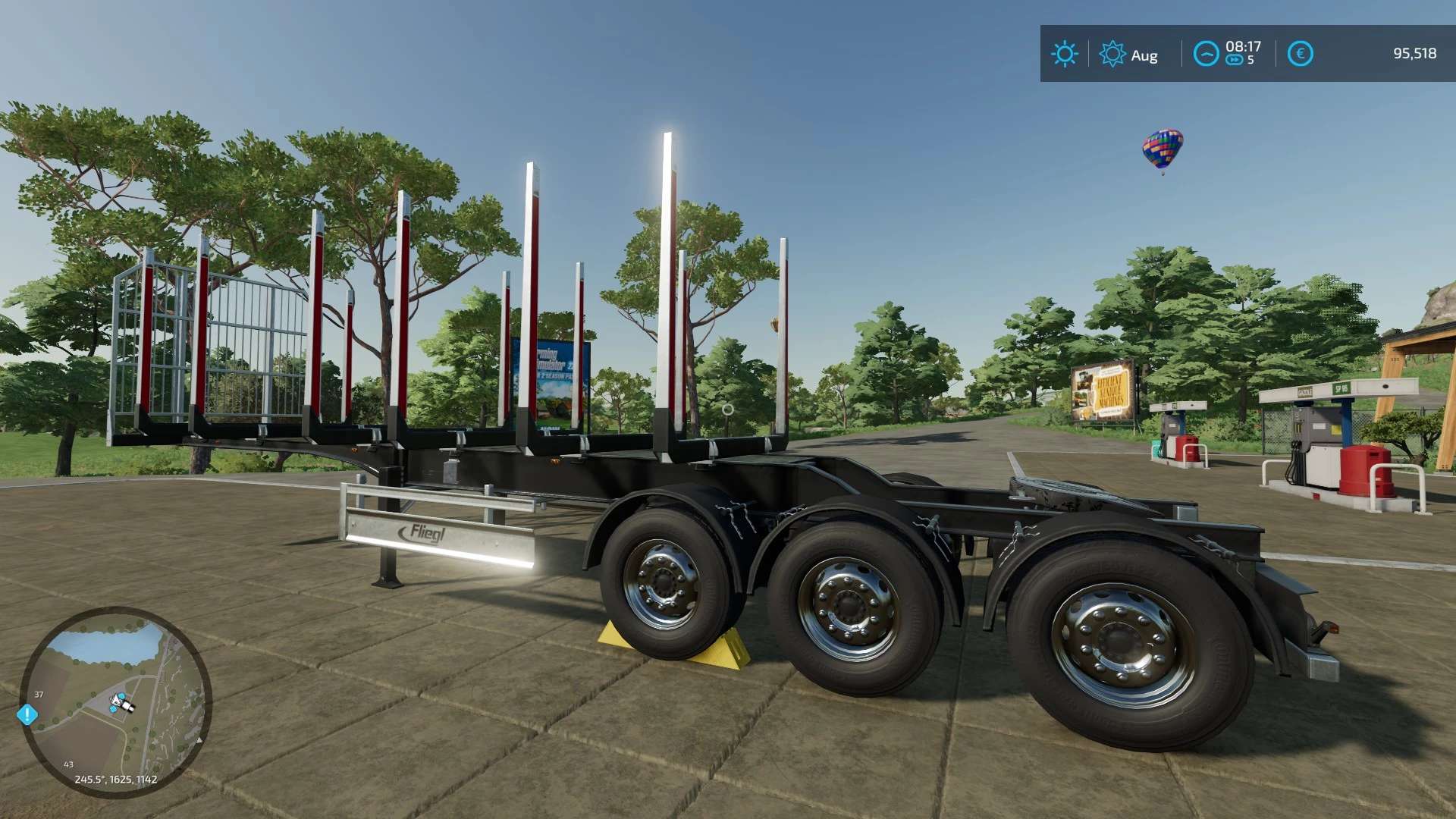1456x819 pixels.
Task: Select the clock icon beside the time
Action: pos(1206,54)
